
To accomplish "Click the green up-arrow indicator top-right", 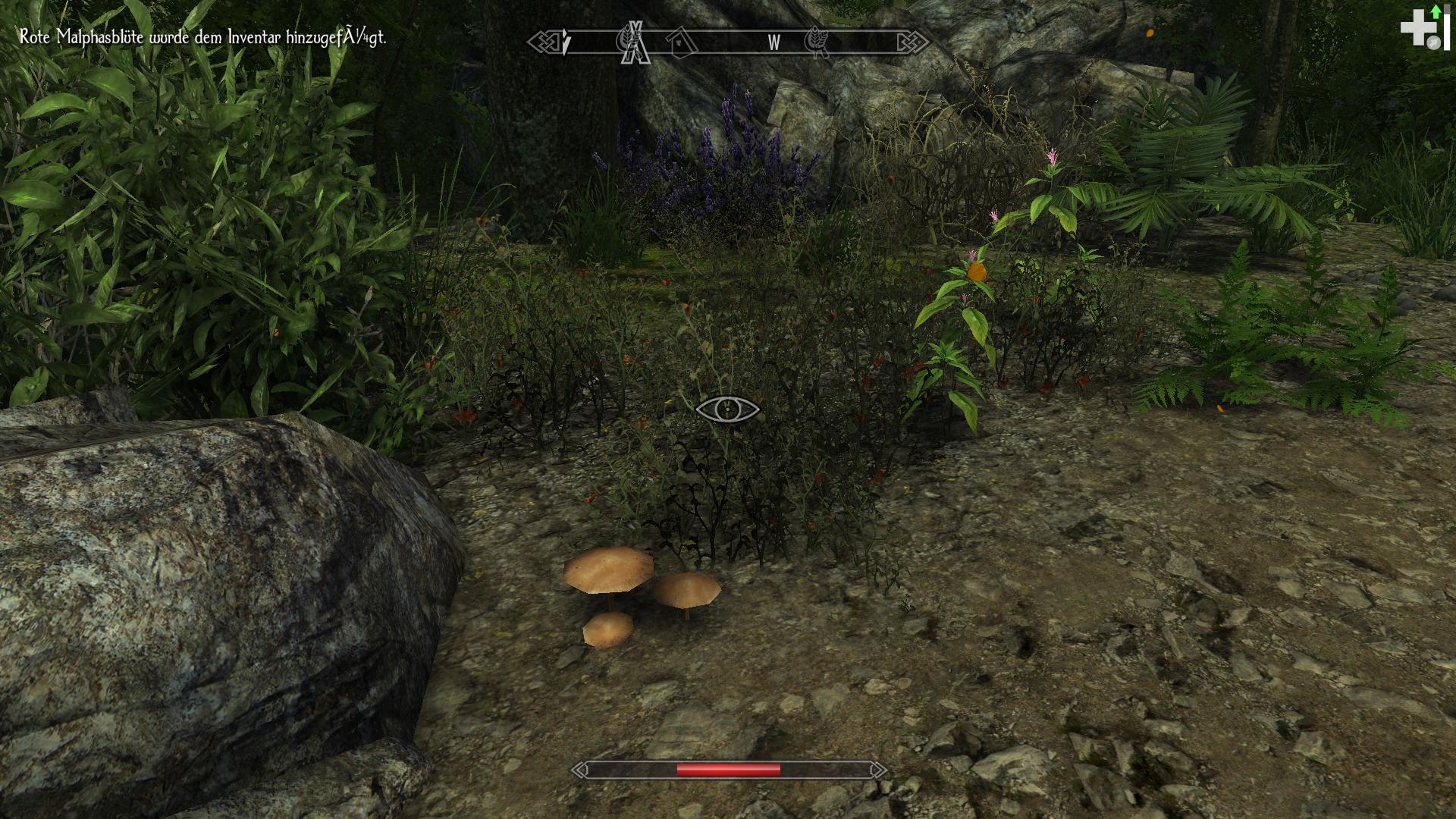I will pos(1436,12).
